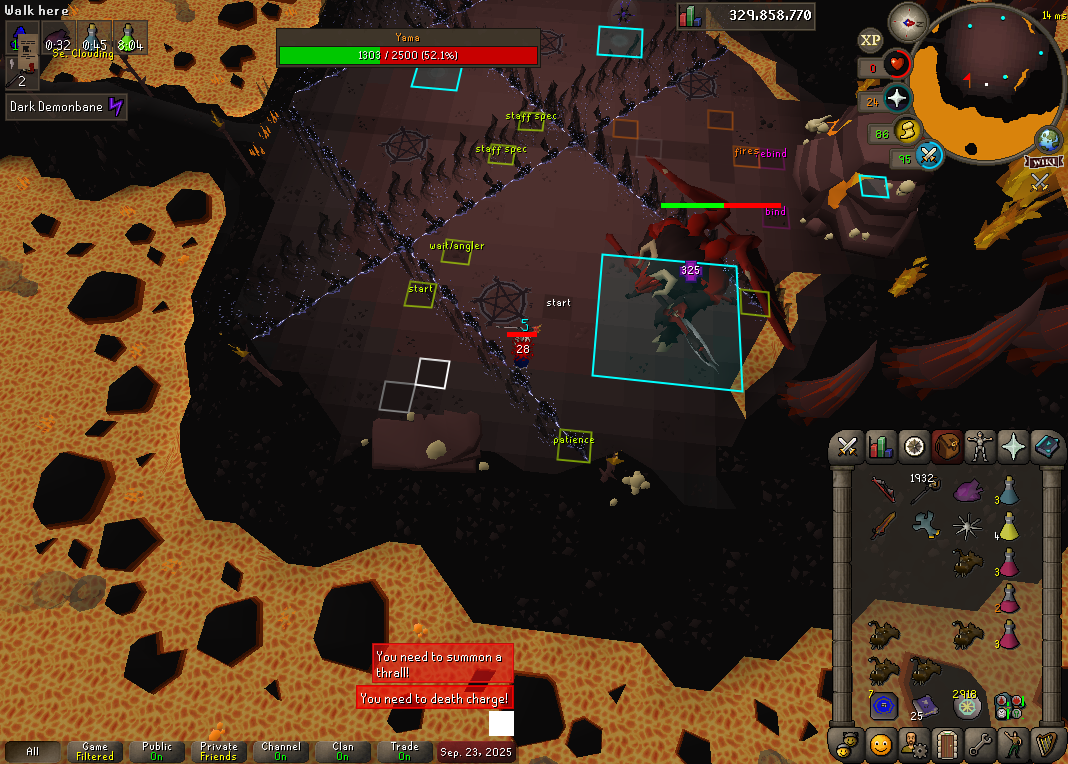Show the Prayer tab

[x=1013, y=446]
